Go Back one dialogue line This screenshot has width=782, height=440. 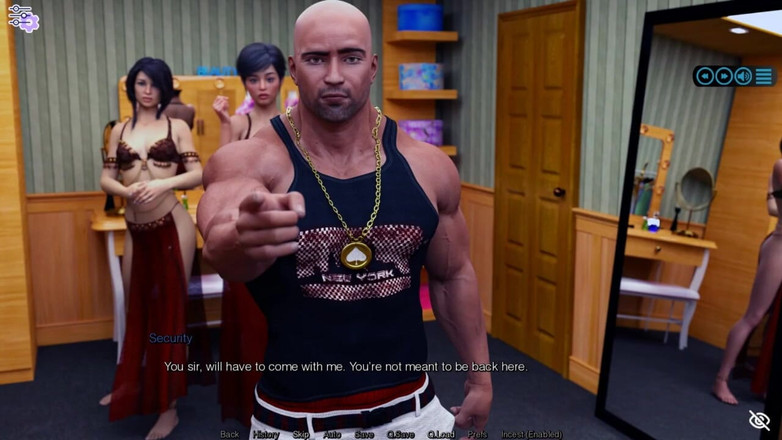[230, 435]
